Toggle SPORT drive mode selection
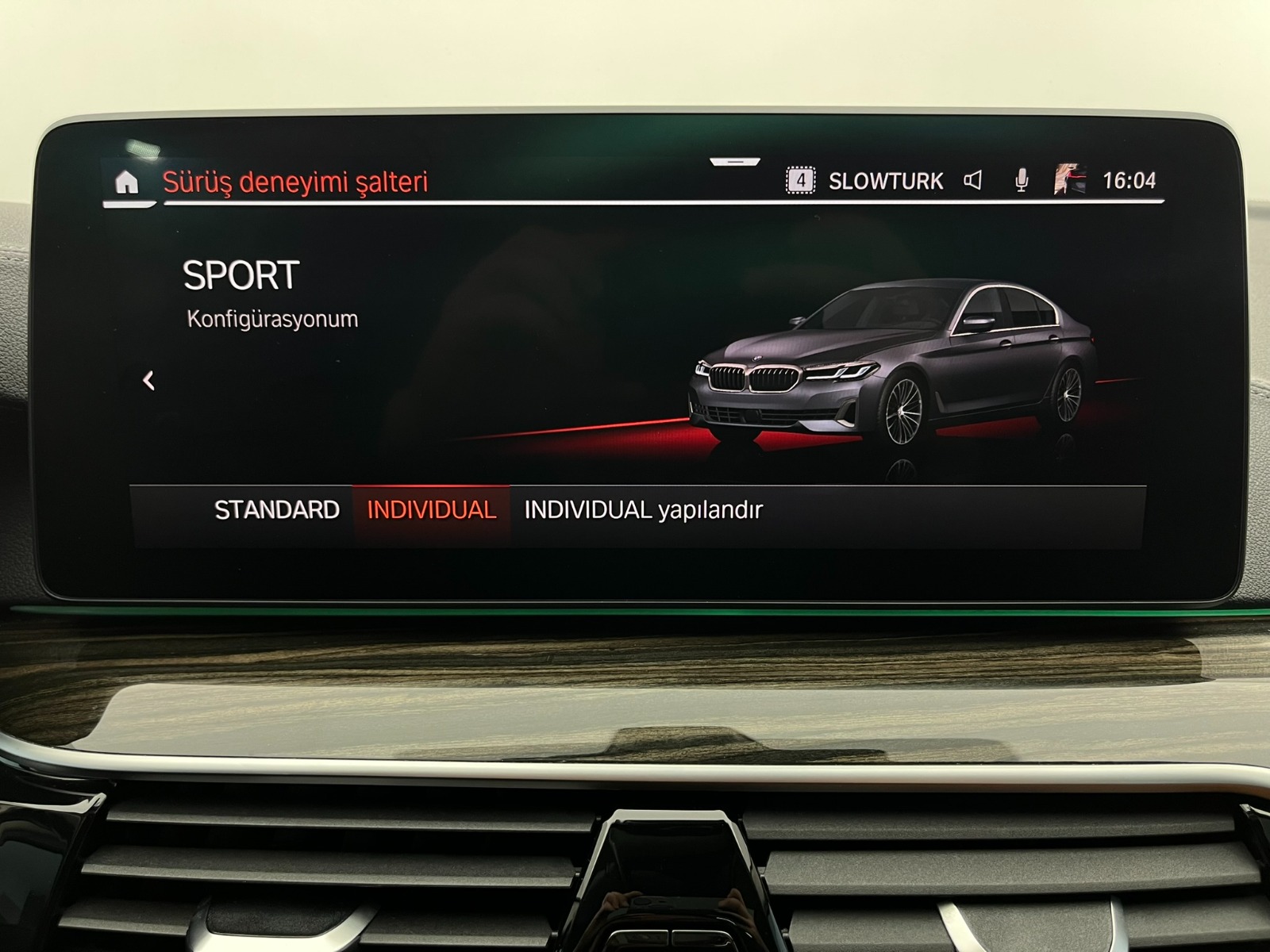Viewport: 1270px width, 952px height. (x=240, y=277)
